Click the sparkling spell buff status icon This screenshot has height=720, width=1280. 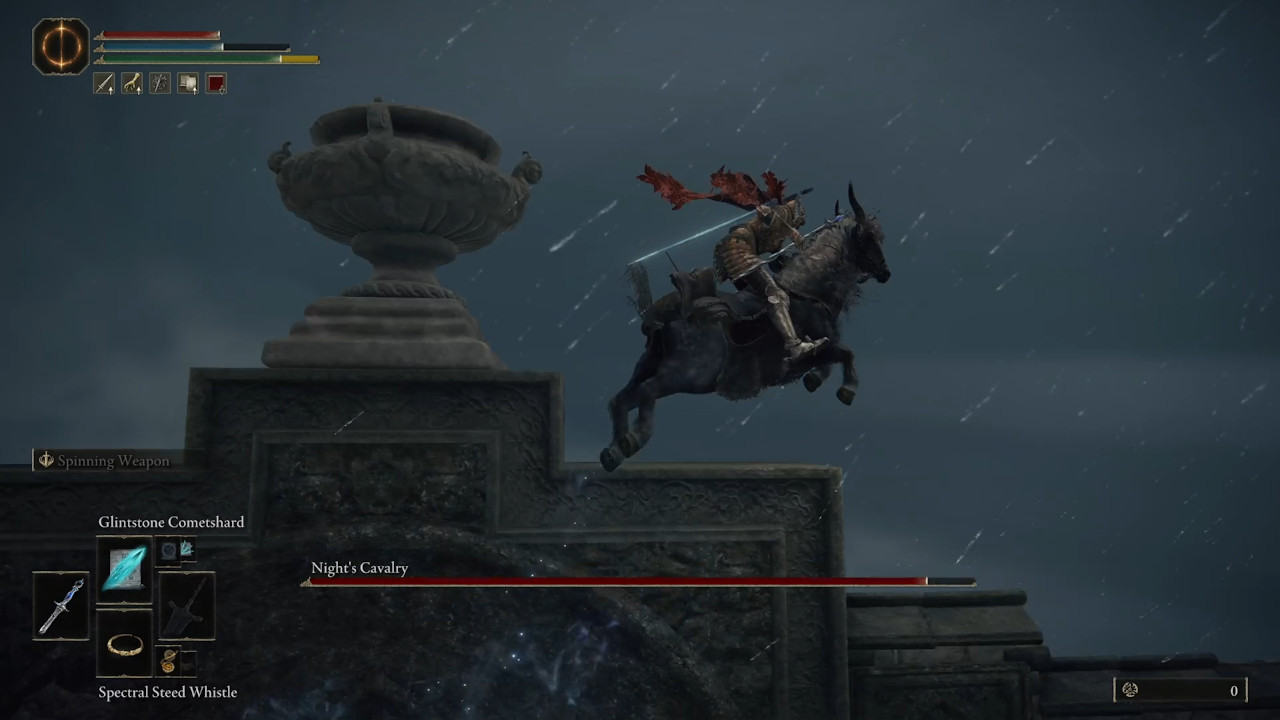[x=159, y=83]
